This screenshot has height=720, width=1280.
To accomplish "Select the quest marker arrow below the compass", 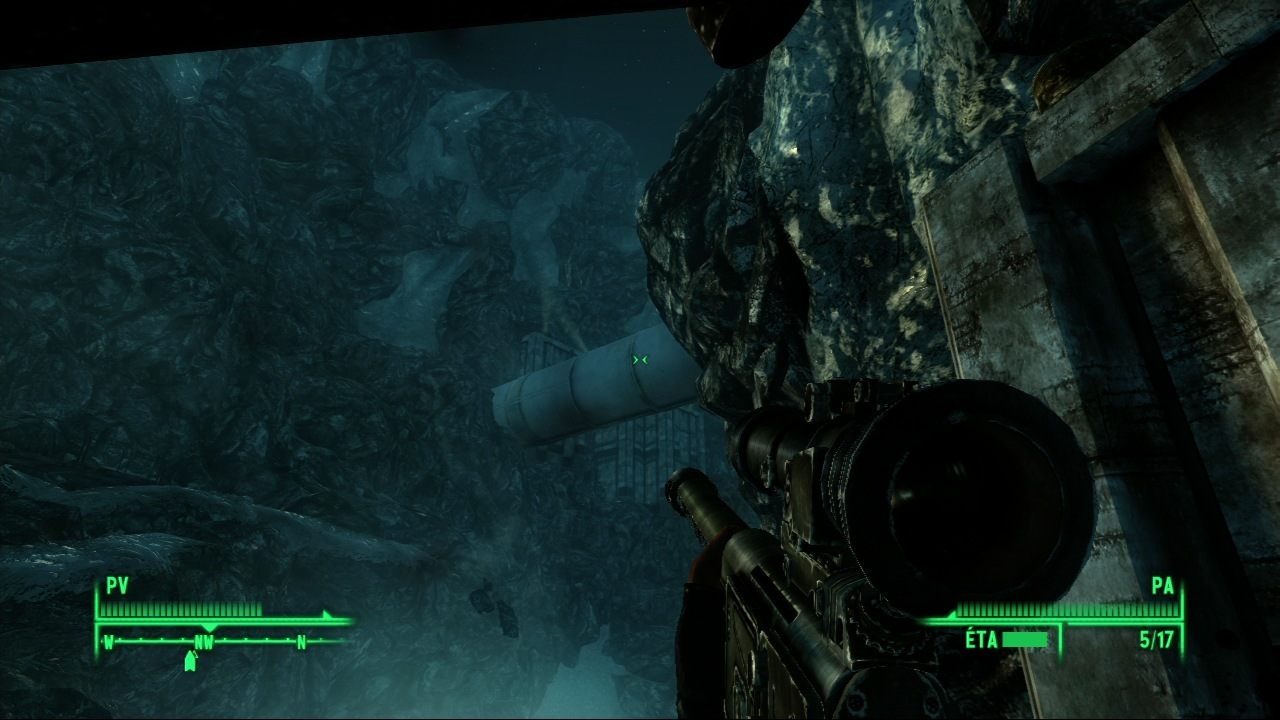I will pyautogui.click(x=190, y=661).
